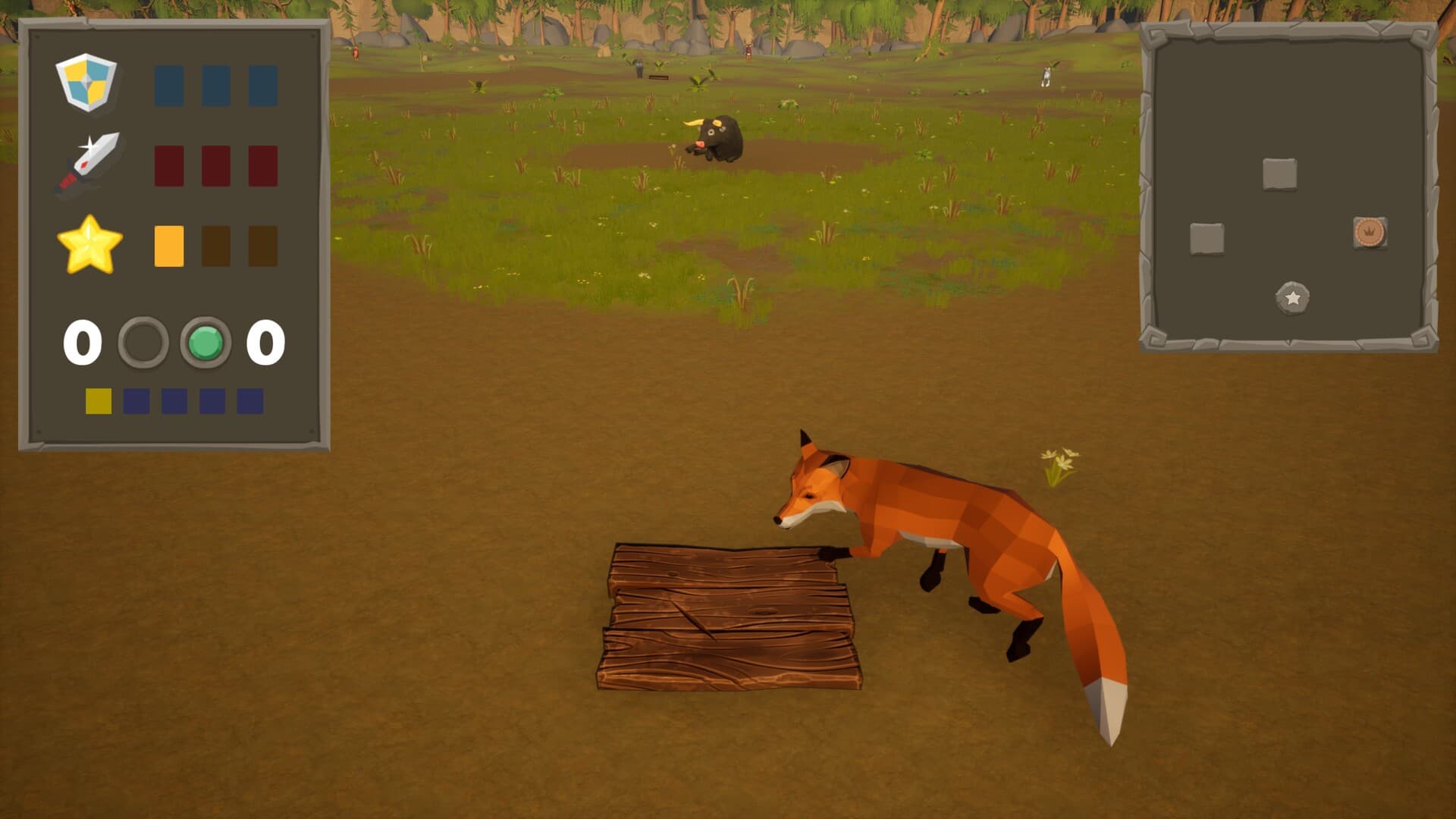Click the yellow star icon
Image resolution: width=1456 pixels, height=819 pixels.
89,245
